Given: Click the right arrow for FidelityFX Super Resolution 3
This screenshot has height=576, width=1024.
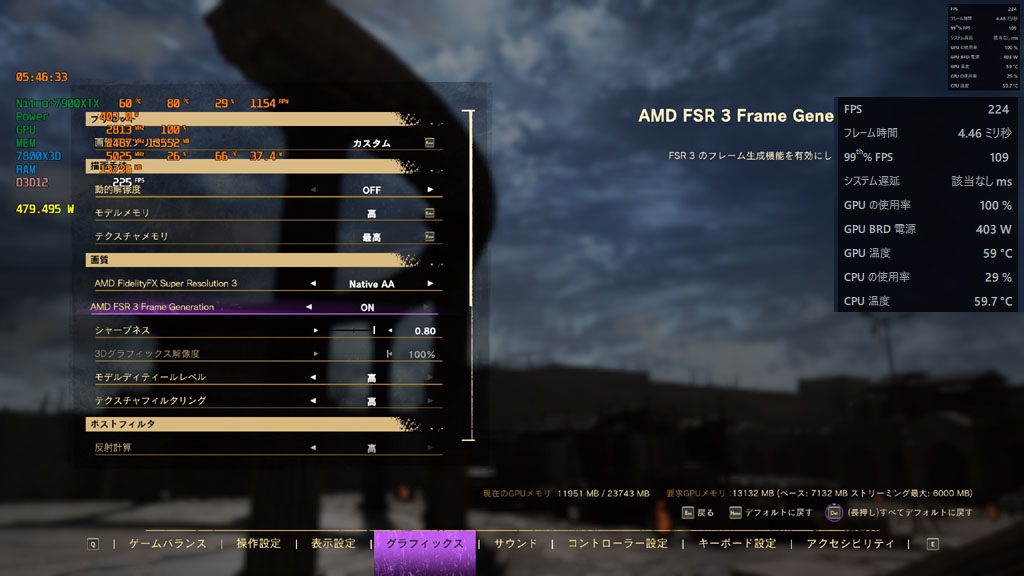Looking at the screenshot, I should tap(431, 284).
